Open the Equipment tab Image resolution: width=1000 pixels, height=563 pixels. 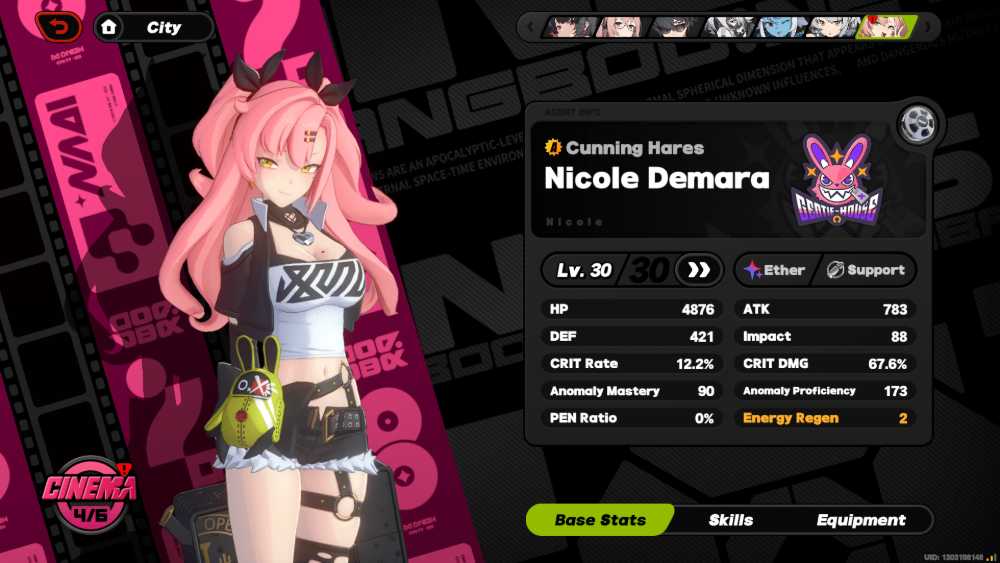(x=860, y=520)
